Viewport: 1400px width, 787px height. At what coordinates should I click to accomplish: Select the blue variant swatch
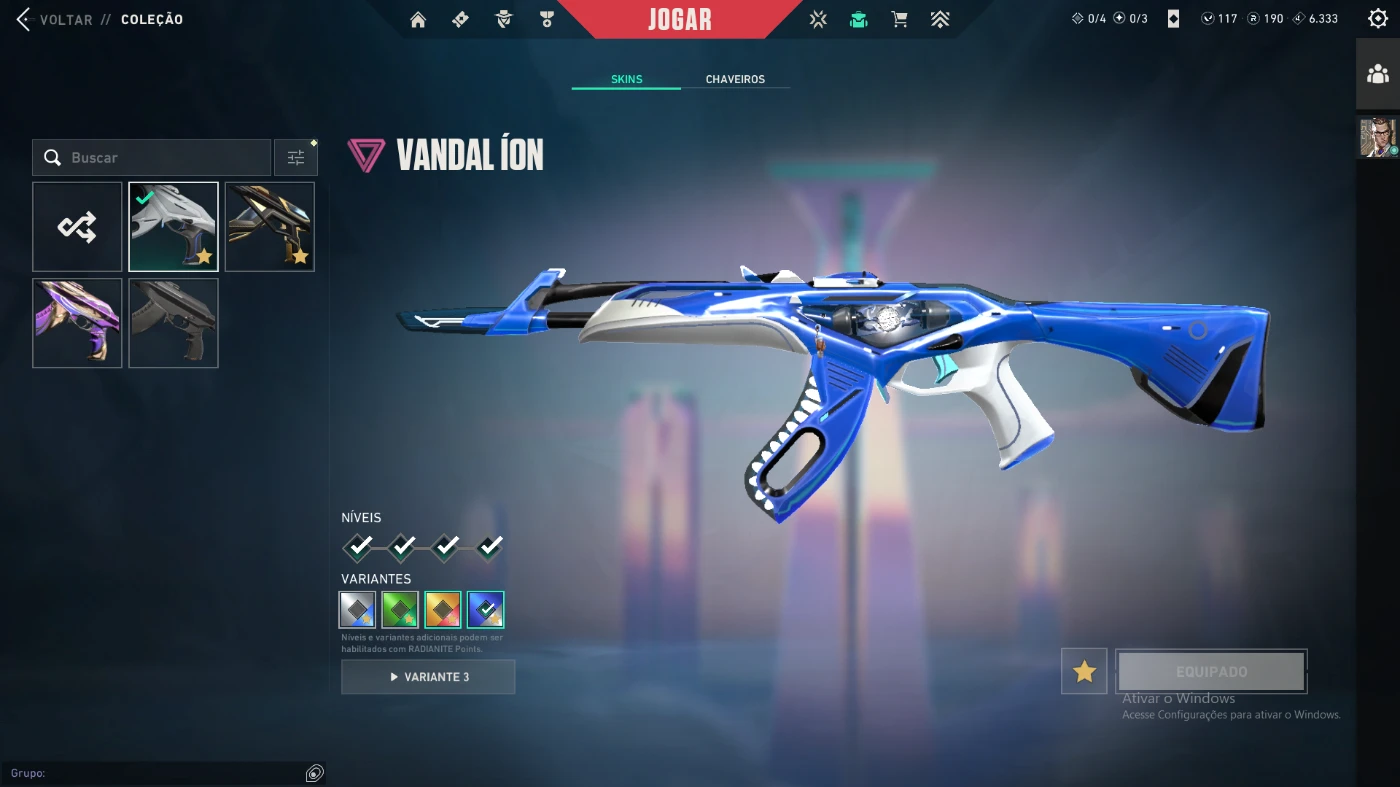486,610
